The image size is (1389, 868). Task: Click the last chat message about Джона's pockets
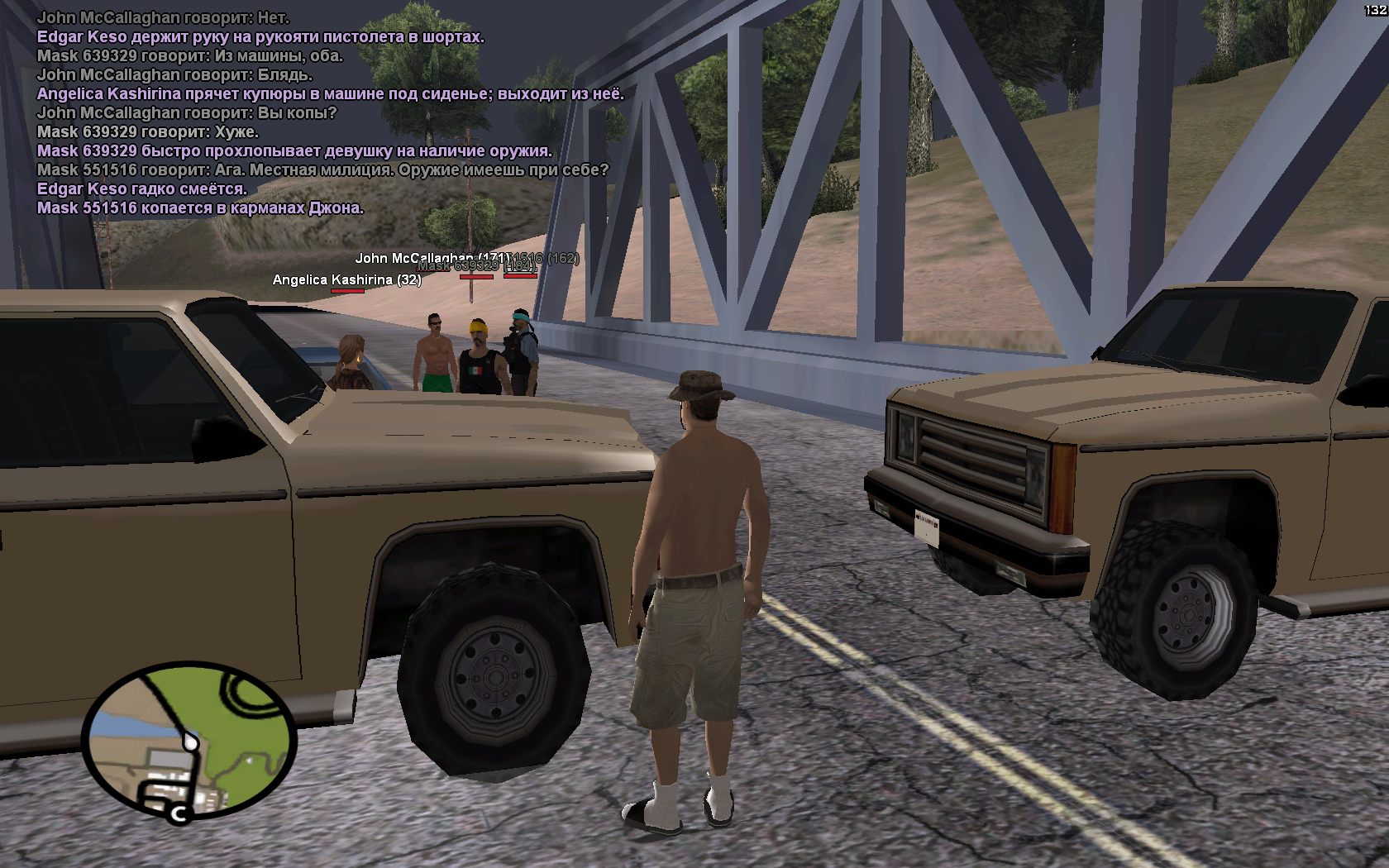200,208
